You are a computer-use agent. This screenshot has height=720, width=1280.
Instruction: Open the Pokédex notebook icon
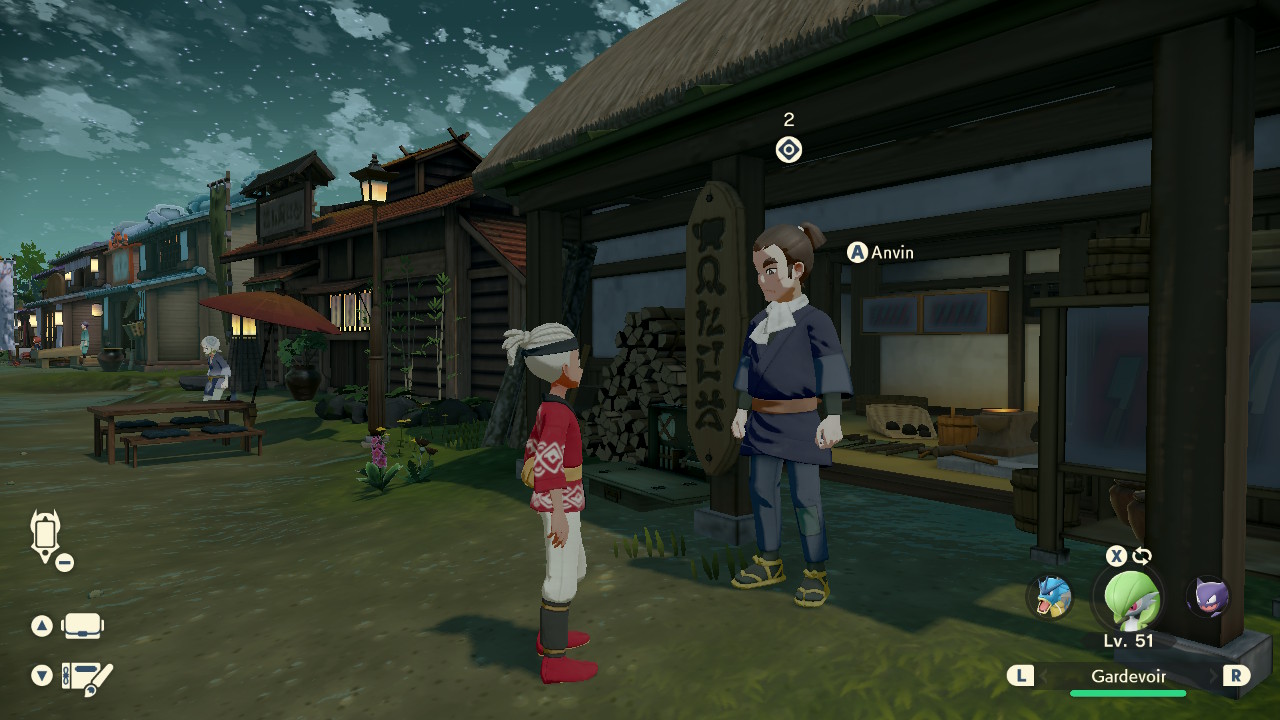[86, 677]
